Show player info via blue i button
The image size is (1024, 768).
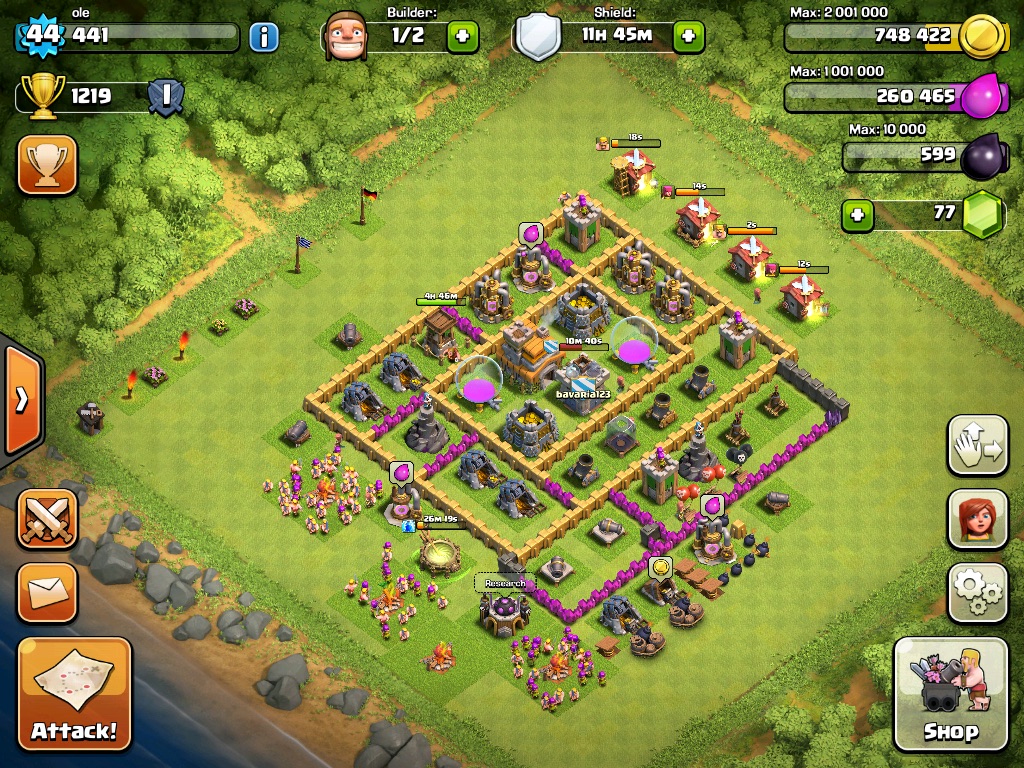point(264,38)
